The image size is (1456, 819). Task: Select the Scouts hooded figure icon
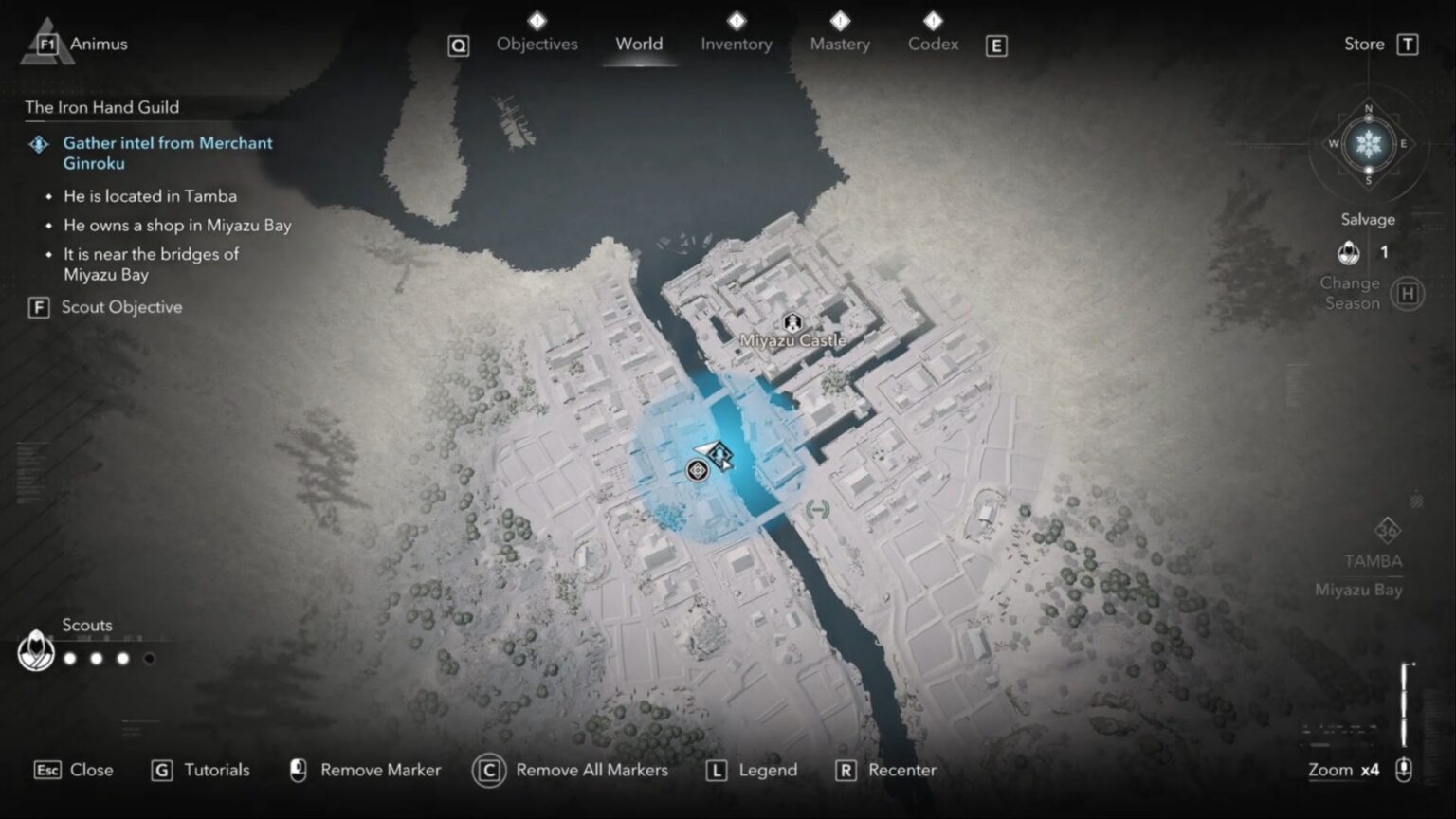34,652
